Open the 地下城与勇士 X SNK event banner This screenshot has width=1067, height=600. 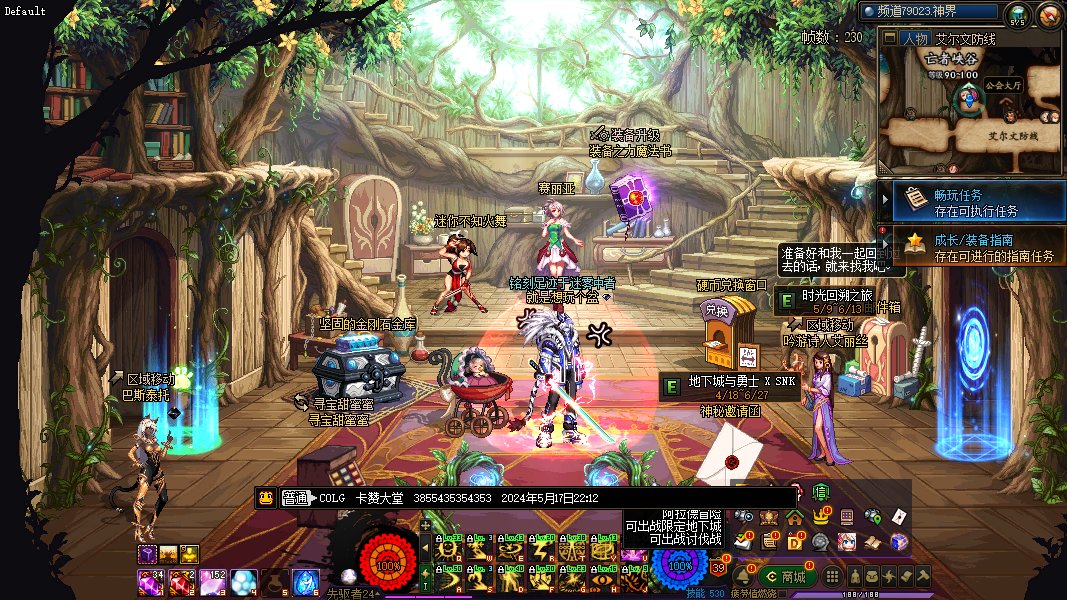[730, 387]
